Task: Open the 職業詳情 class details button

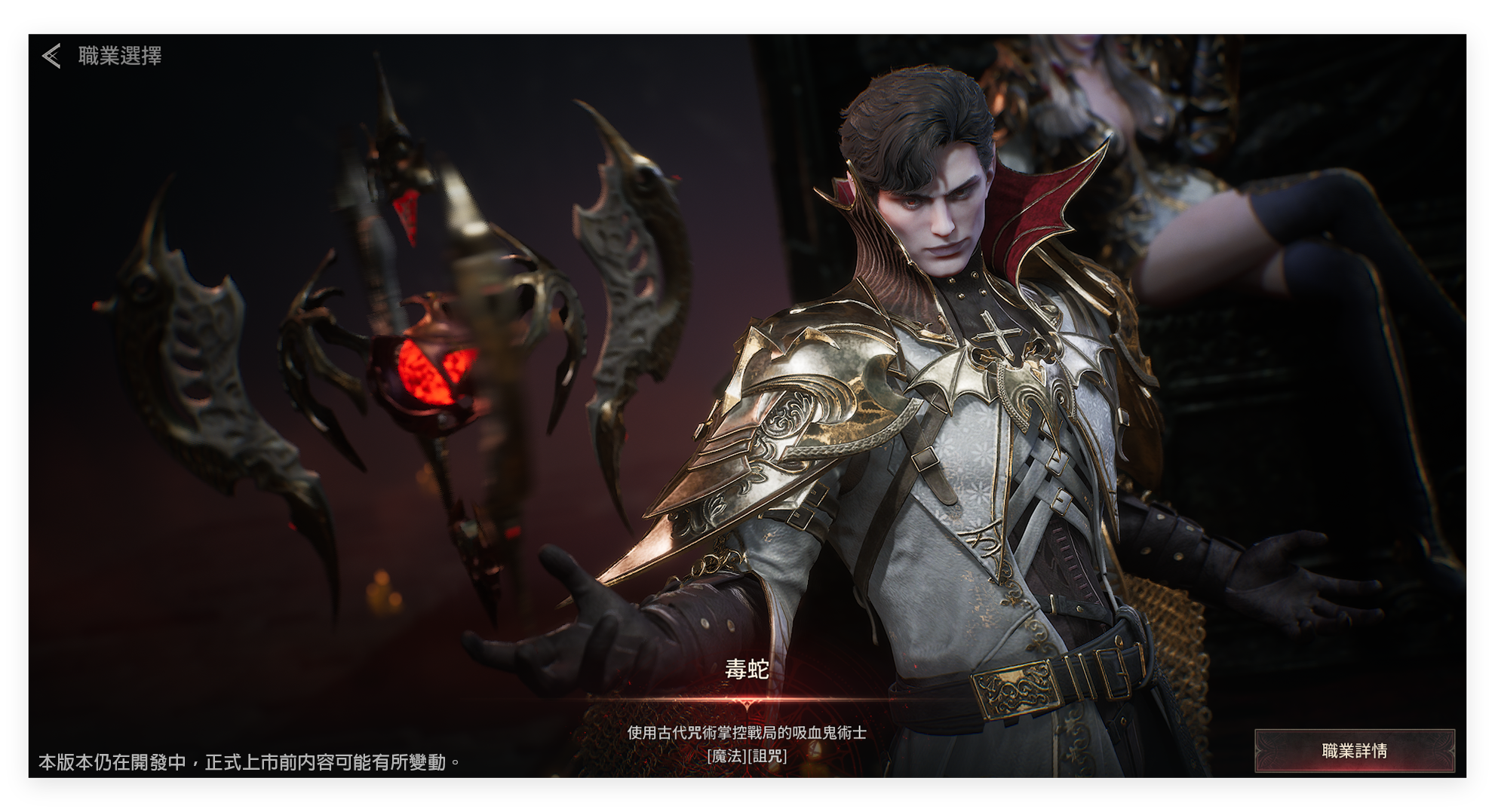Action: [x=1354, y=750]
